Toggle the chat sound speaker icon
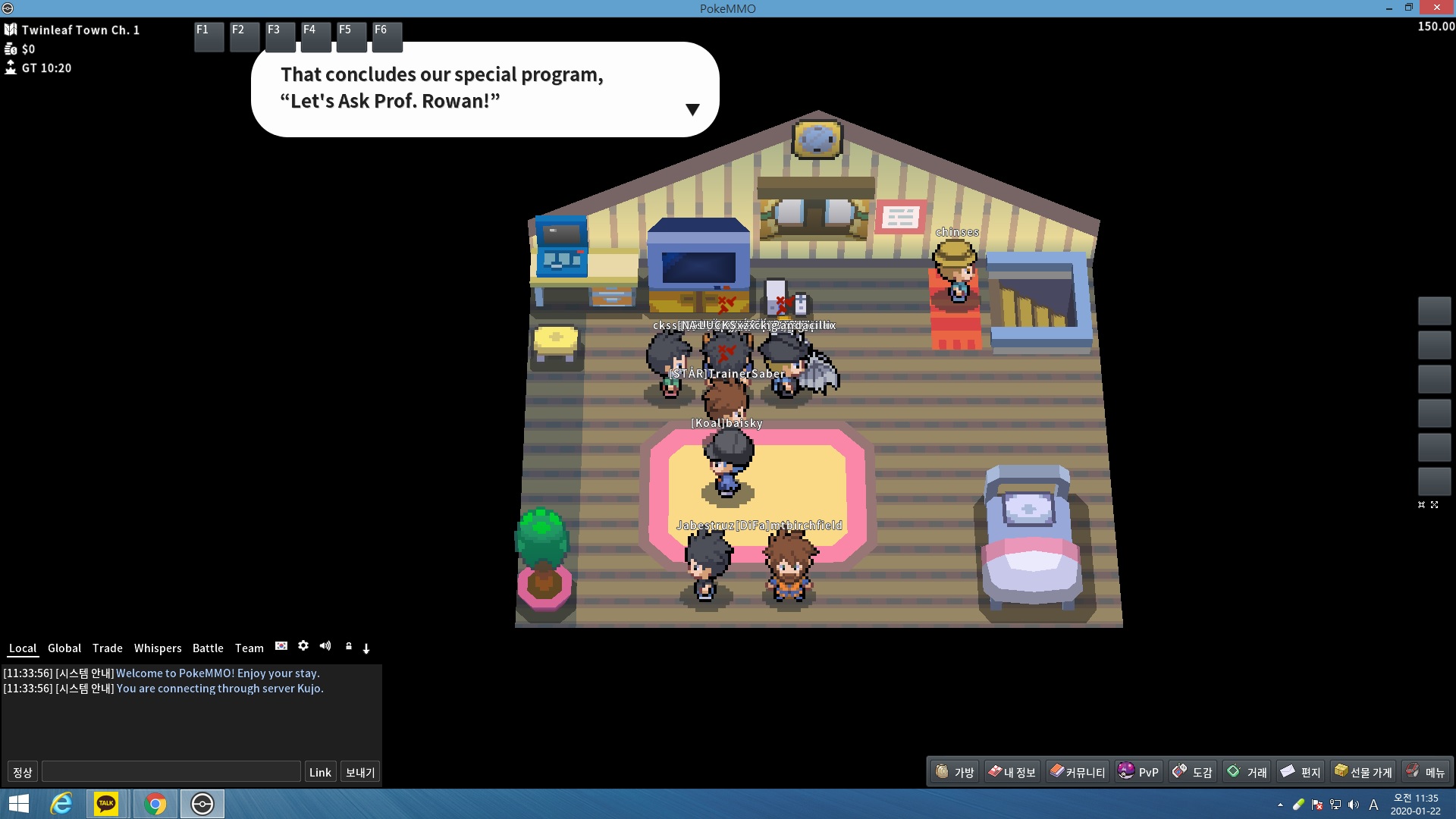The width and height of the screenshot is (1456, 819). click(x=325, y=646)
